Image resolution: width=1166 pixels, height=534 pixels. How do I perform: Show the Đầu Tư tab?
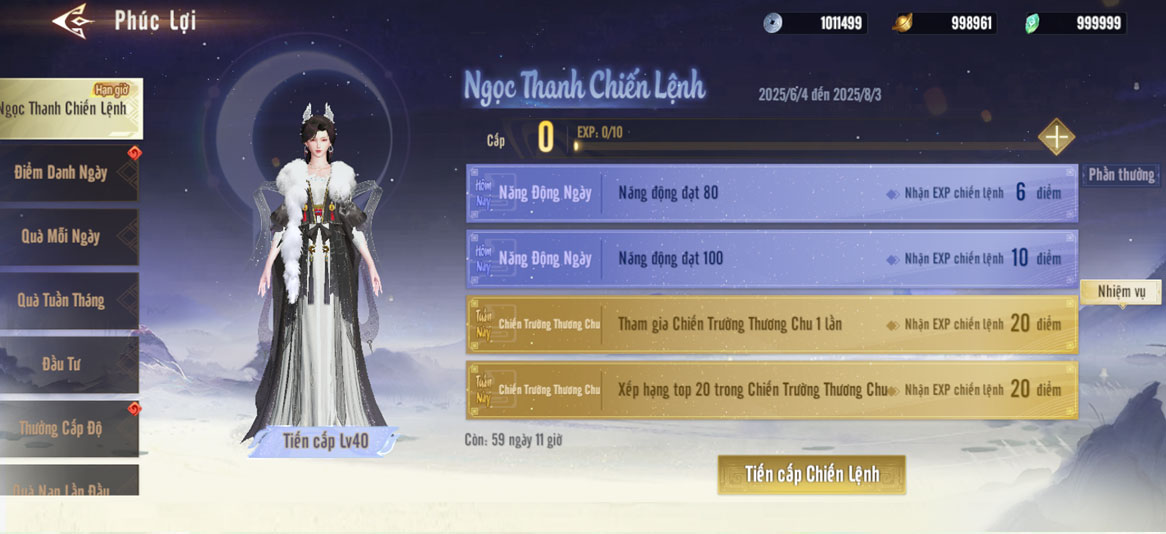(62, 364)
